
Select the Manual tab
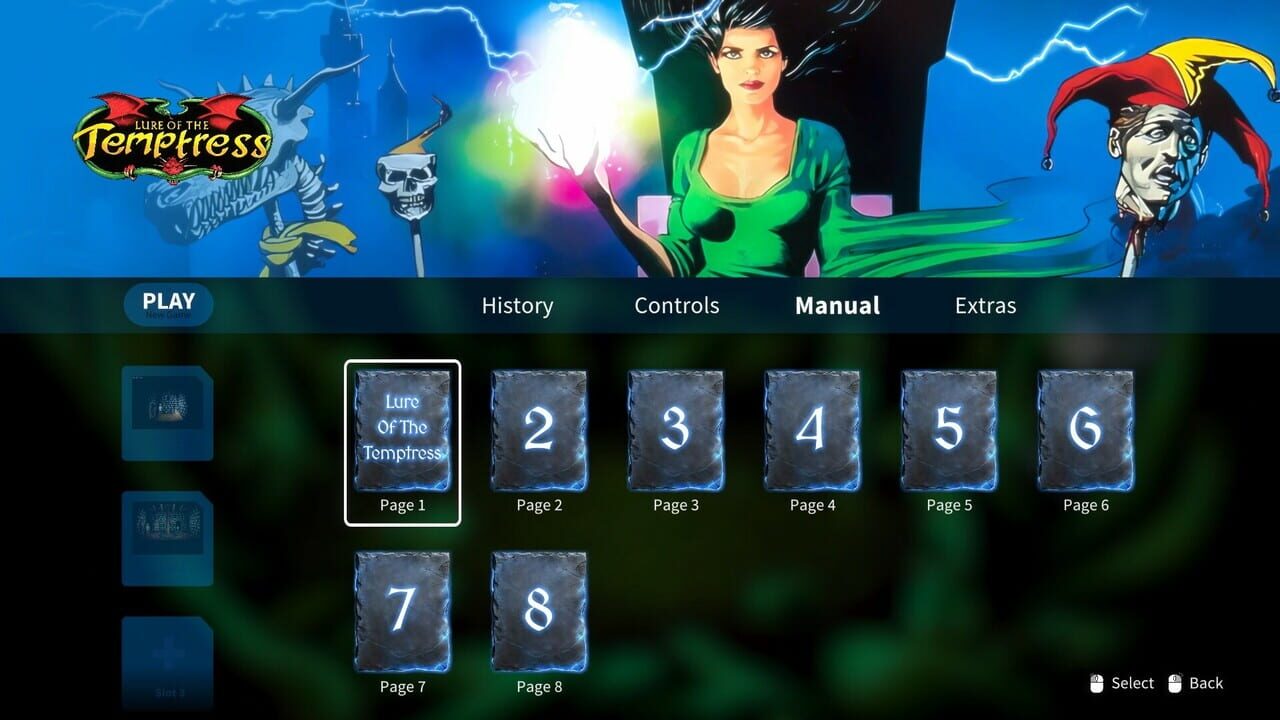[836, 305]
